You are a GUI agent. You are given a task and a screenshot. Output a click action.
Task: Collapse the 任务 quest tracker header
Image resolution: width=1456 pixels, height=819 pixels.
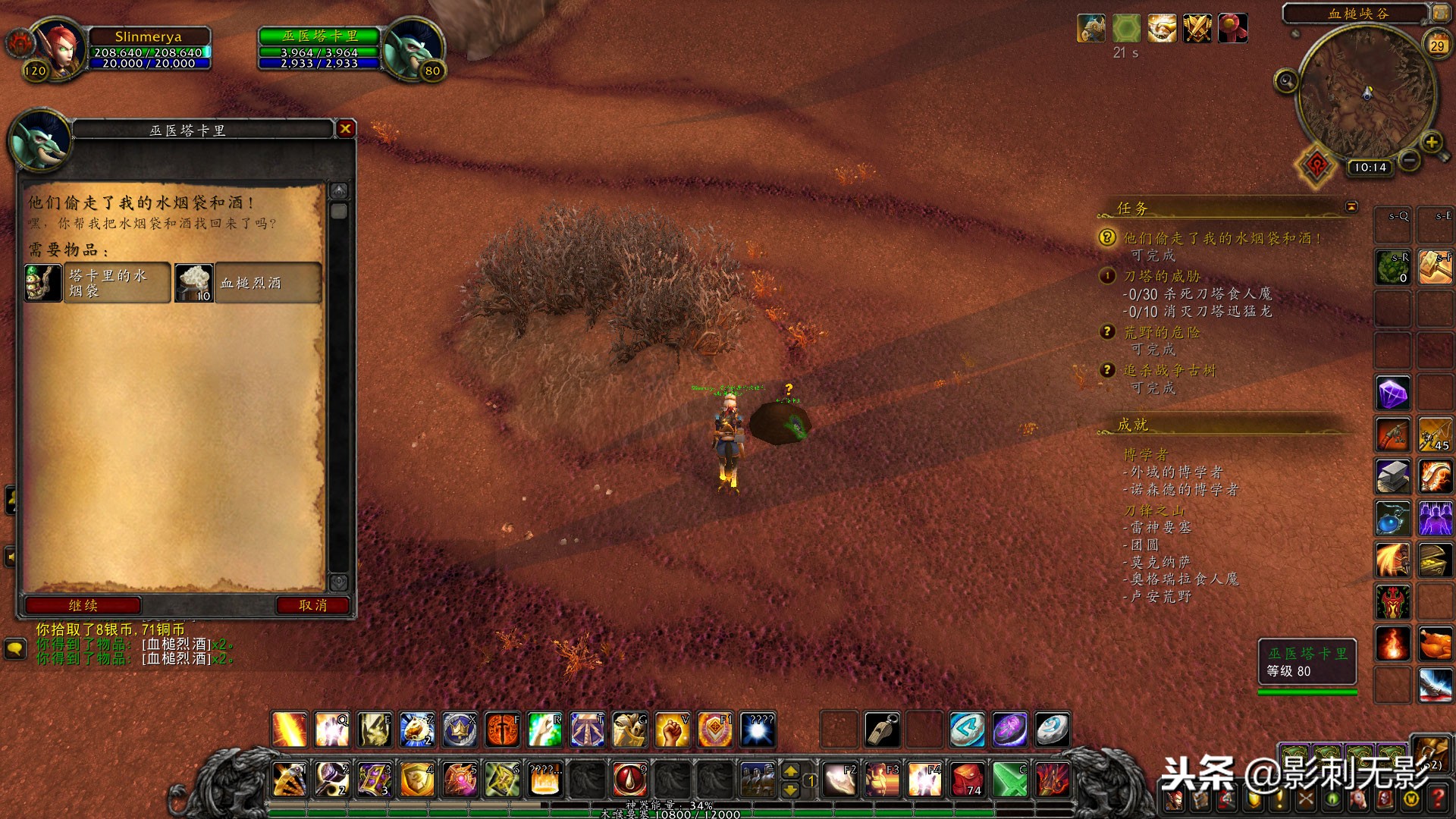(x=1351, y=206)
